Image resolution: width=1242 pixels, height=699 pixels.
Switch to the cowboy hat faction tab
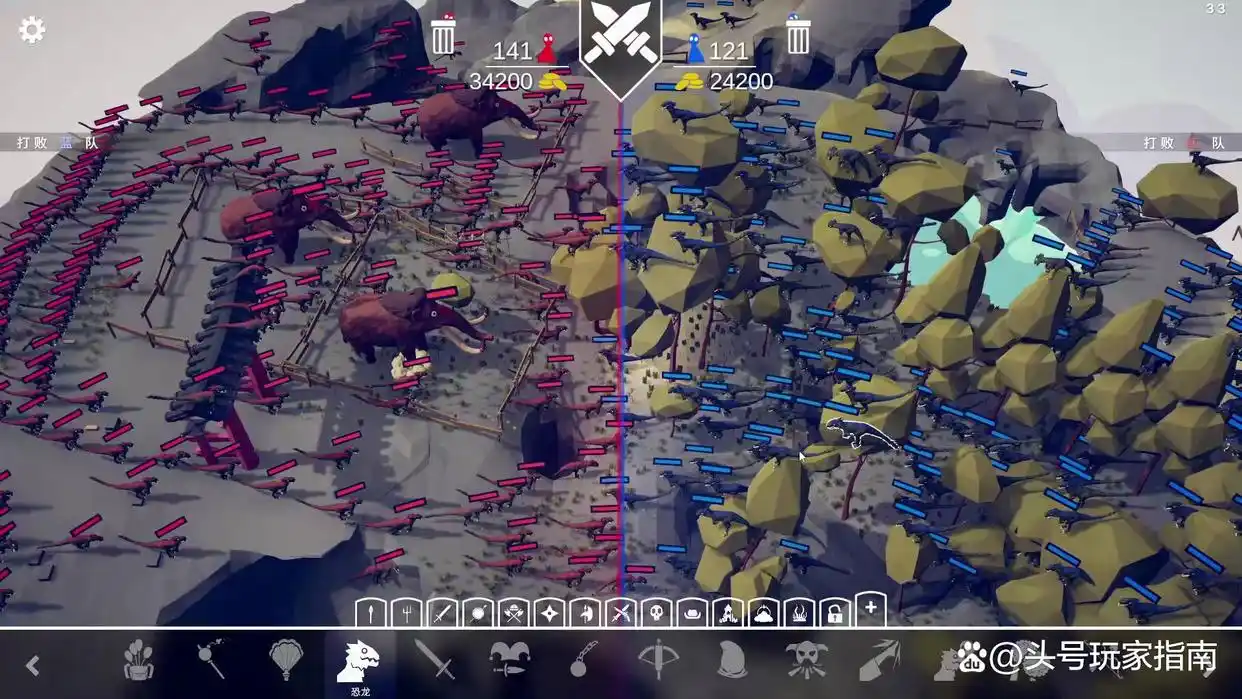[690, 612]
